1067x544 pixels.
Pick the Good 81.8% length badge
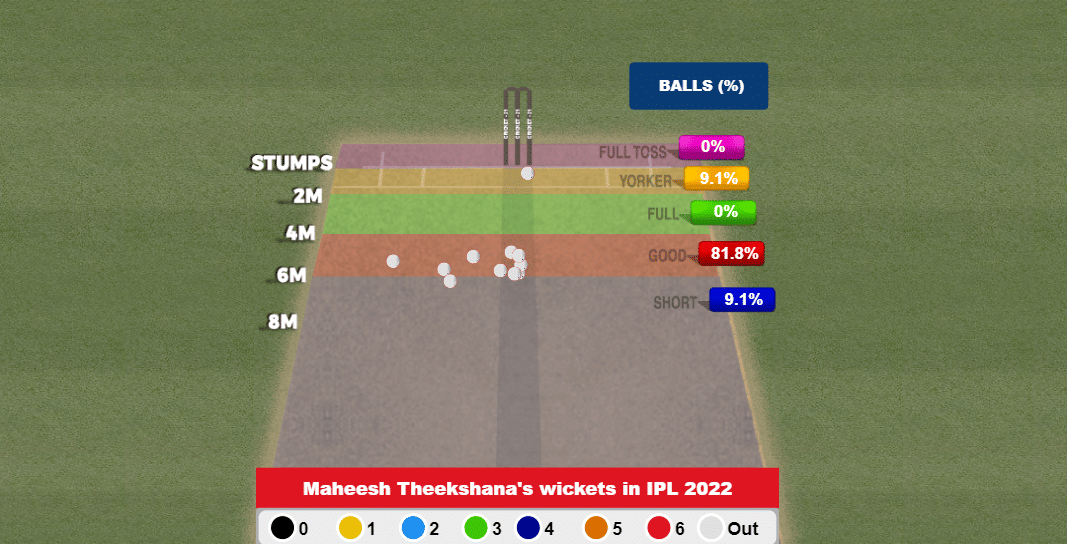pyautogui.click(x=730, y=254)
